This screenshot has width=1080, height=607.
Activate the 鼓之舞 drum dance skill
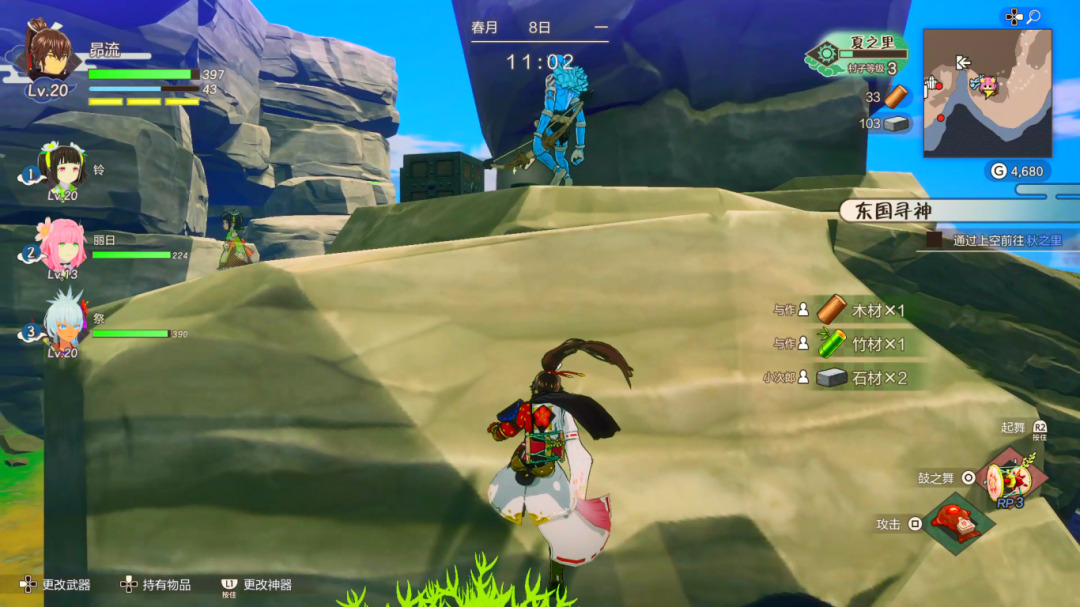coord(1011,480)
